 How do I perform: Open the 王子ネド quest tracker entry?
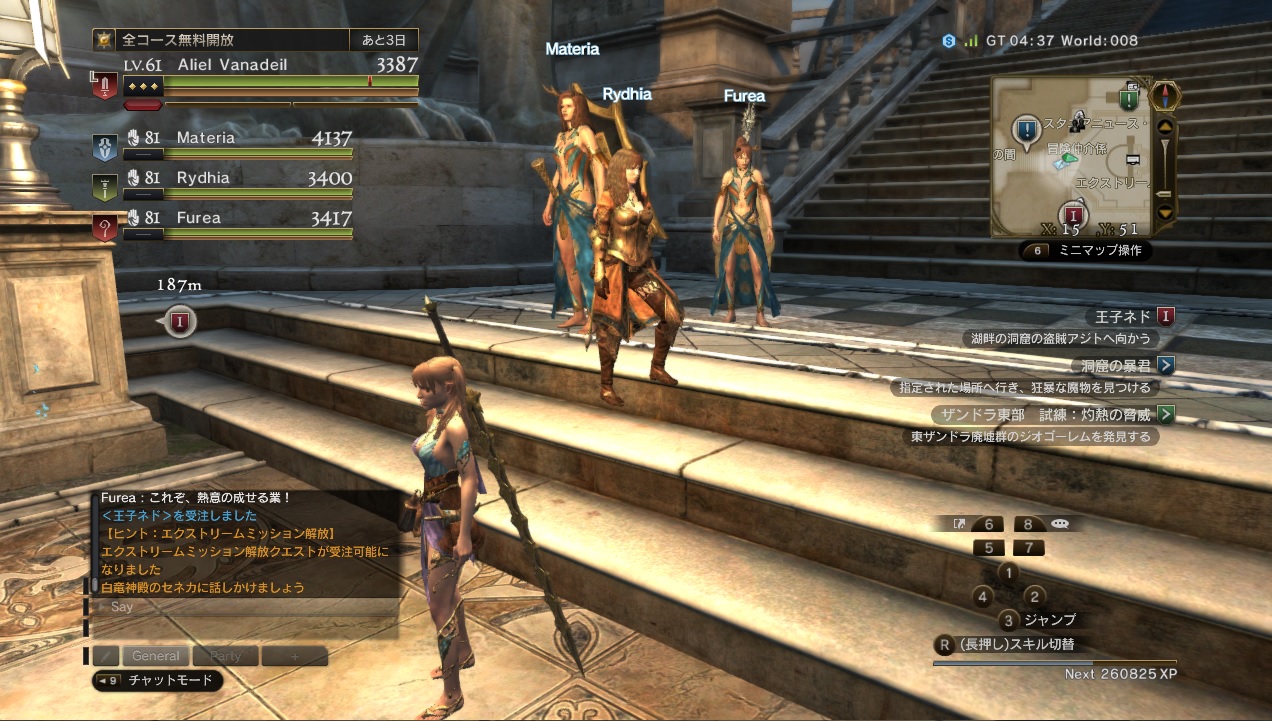click(x=1132, y=317)
